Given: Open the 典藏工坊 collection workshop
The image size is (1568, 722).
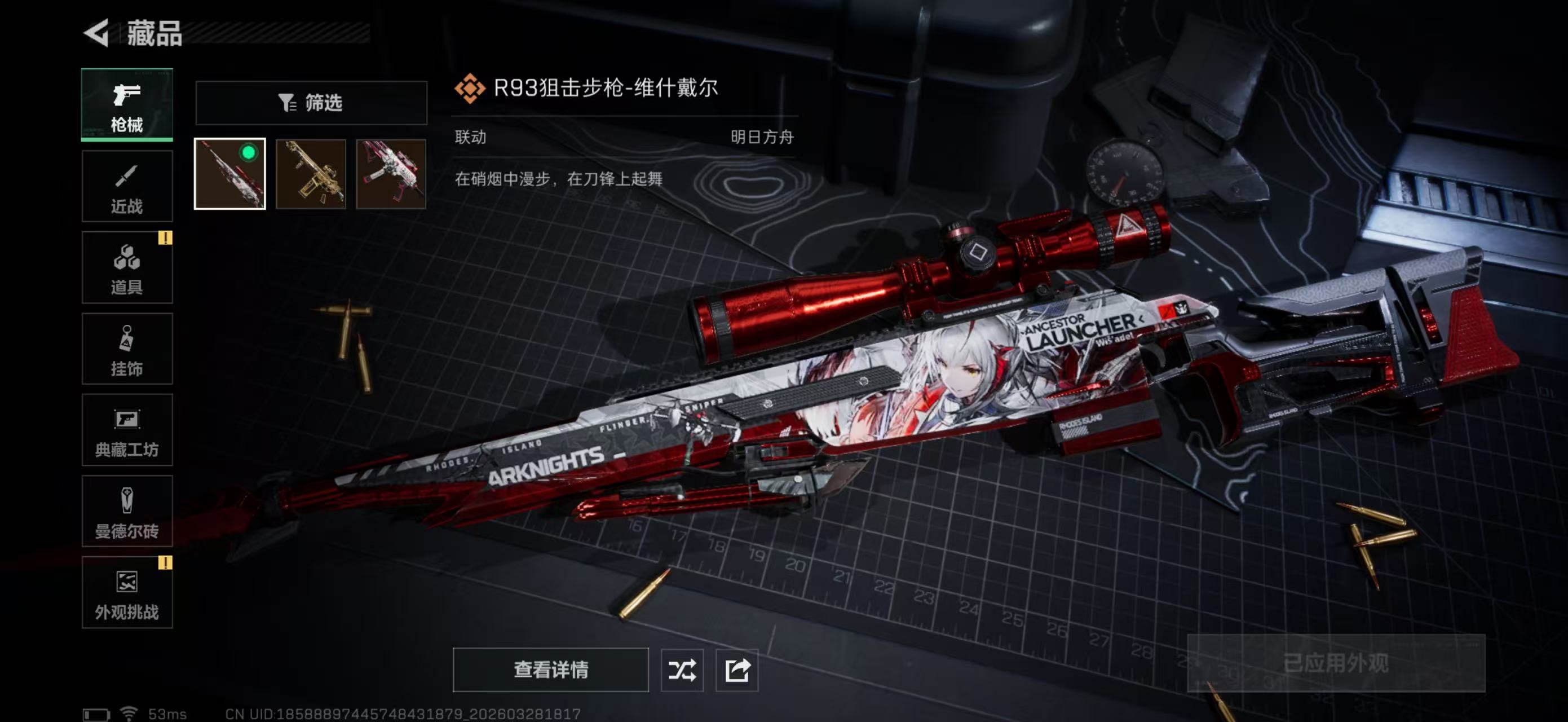Looking at the screenshot, I should pyautogui.click(x=127, y=431).
